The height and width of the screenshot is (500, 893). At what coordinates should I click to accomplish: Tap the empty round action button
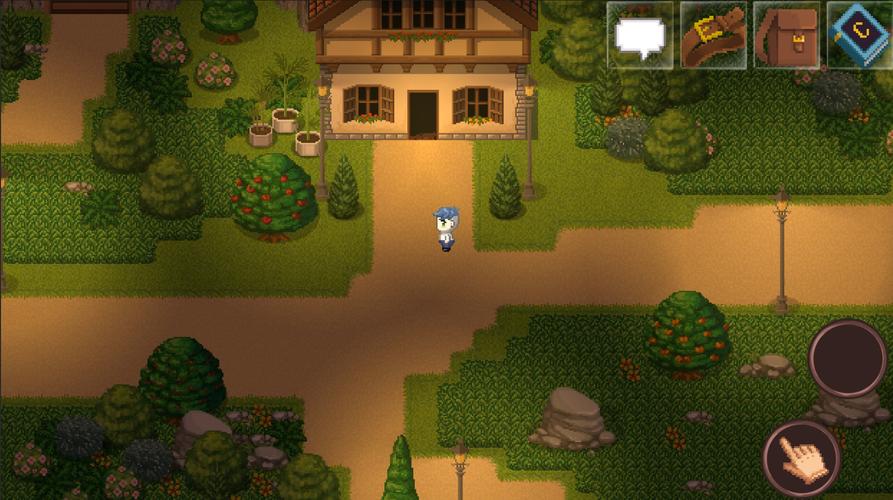pos(847,359)
